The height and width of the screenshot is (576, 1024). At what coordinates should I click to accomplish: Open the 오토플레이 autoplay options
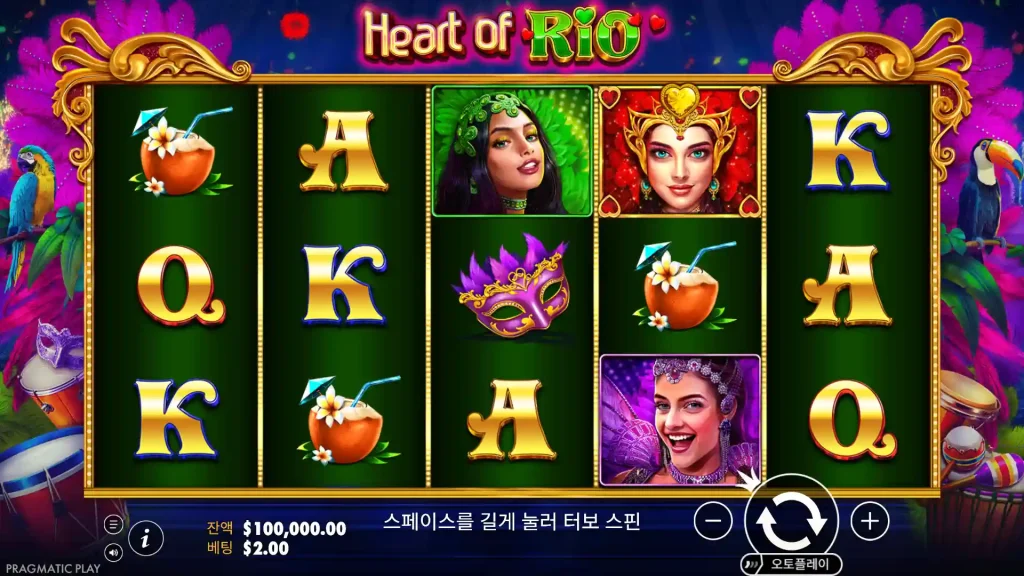click(x=791, y=563)
